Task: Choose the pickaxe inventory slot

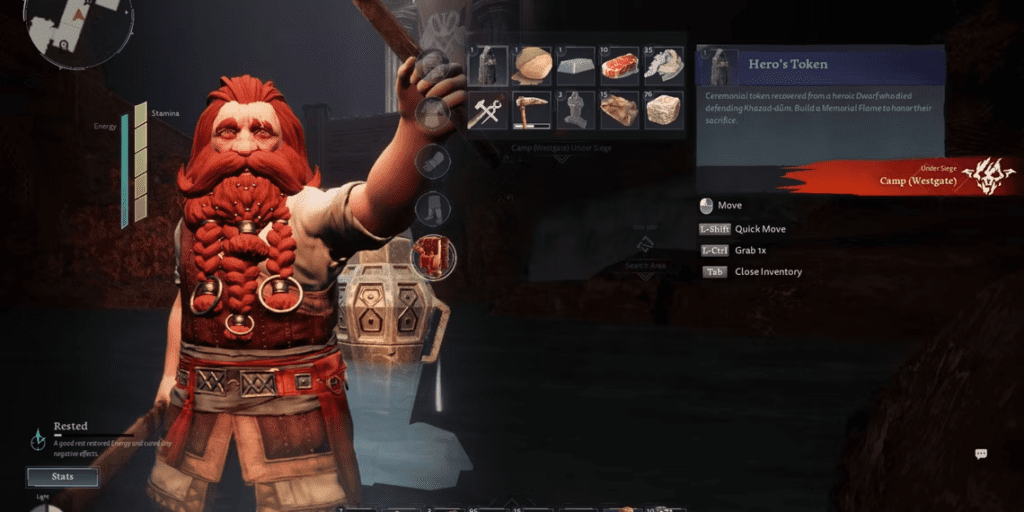Action: coord(532,109)
